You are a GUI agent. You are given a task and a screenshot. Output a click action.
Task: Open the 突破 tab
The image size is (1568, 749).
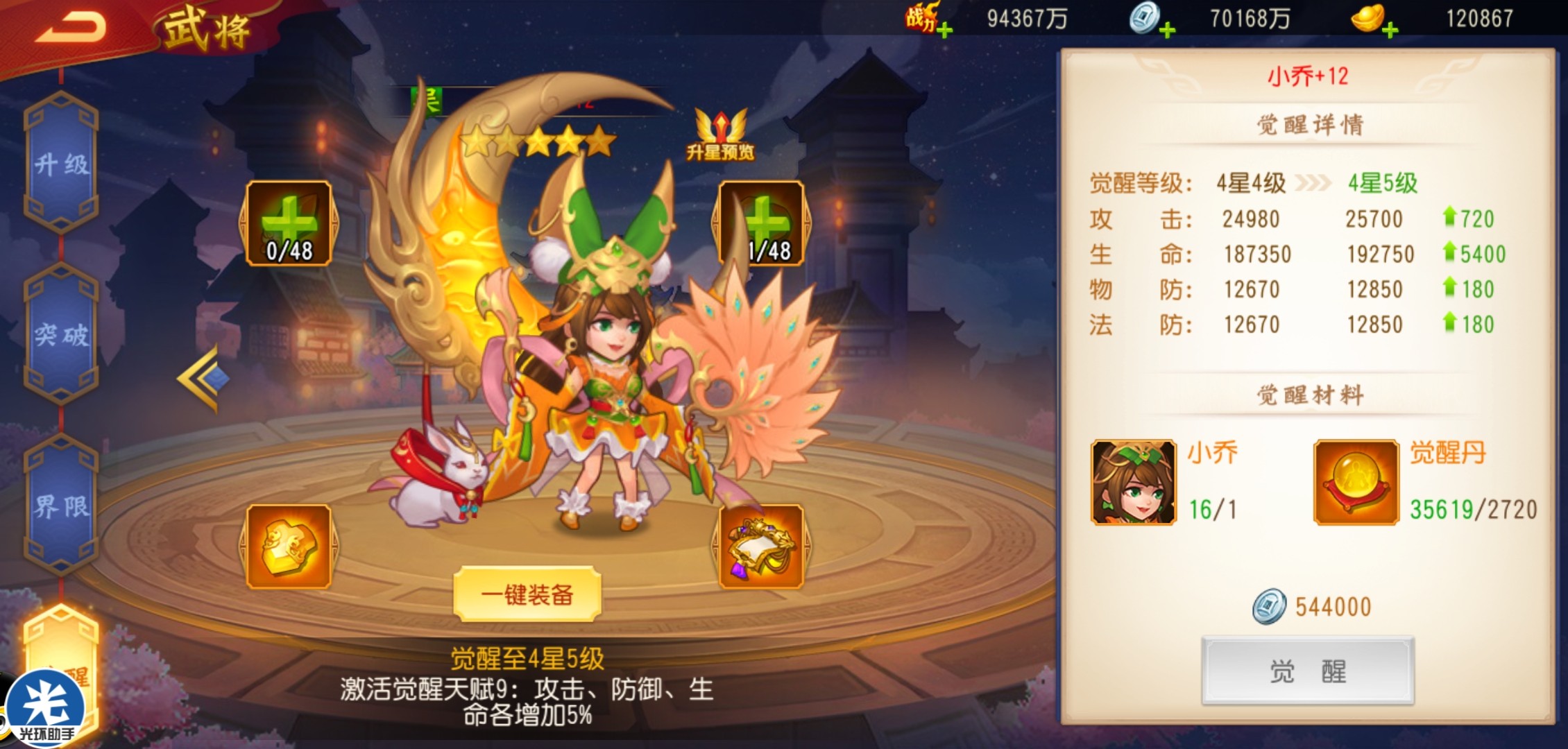(61, 334)
